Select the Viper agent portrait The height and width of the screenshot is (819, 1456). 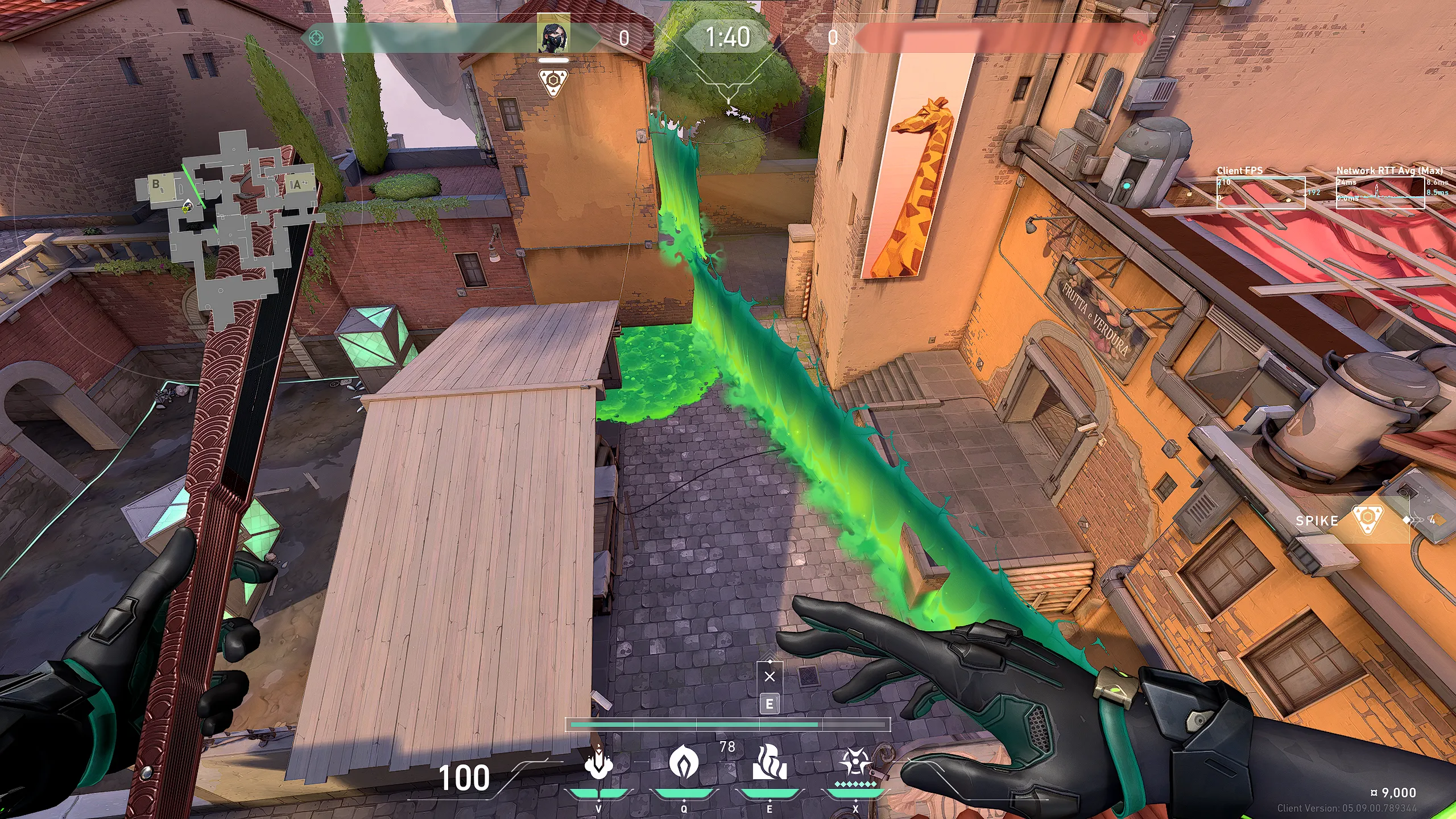tap(553, 36)
